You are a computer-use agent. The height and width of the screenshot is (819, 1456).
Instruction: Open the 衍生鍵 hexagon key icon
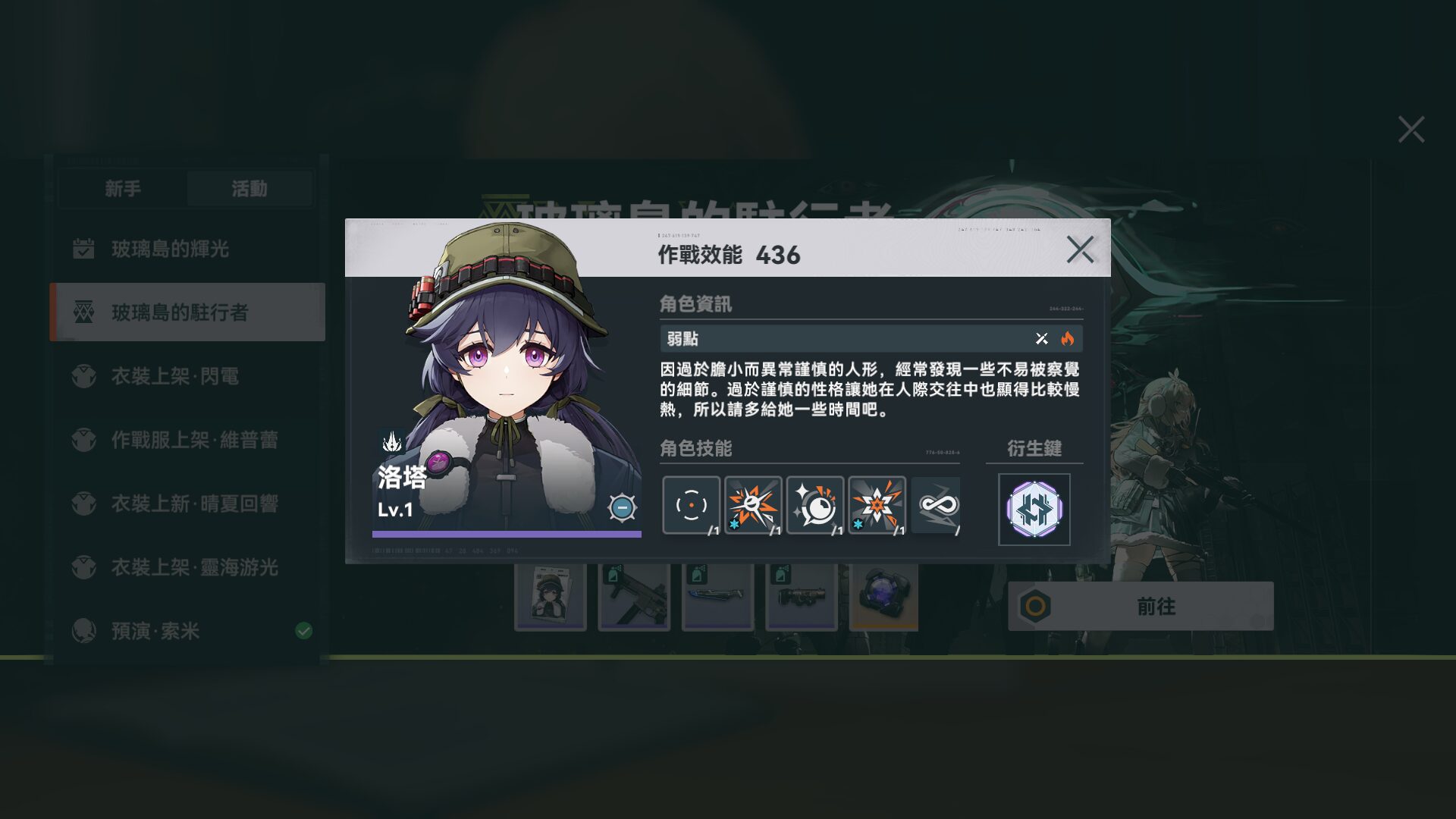point(1034,510)
